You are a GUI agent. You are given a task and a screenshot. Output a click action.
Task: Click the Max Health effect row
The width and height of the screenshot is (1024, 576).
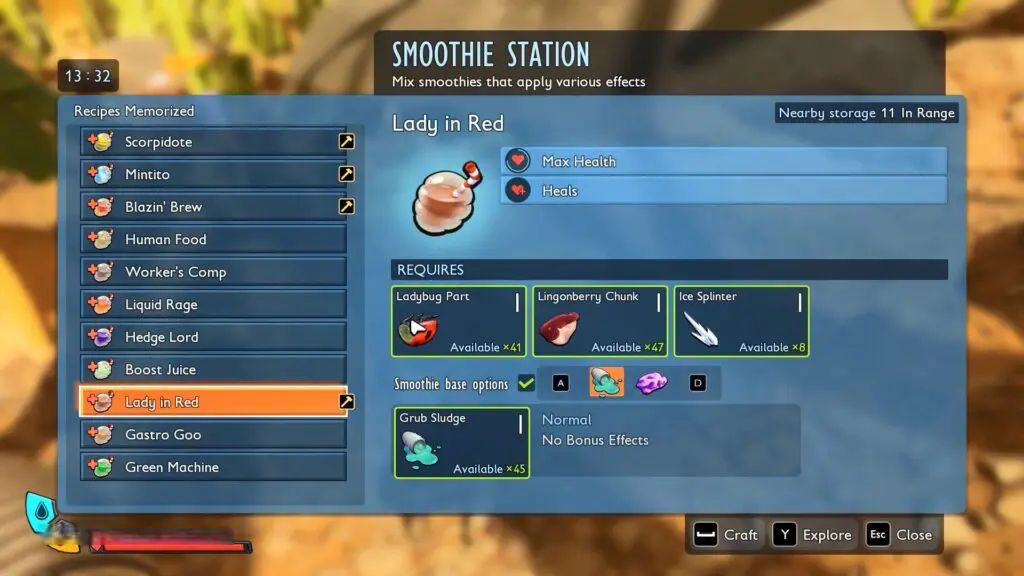pyautogui.click(x=724, y=161)
